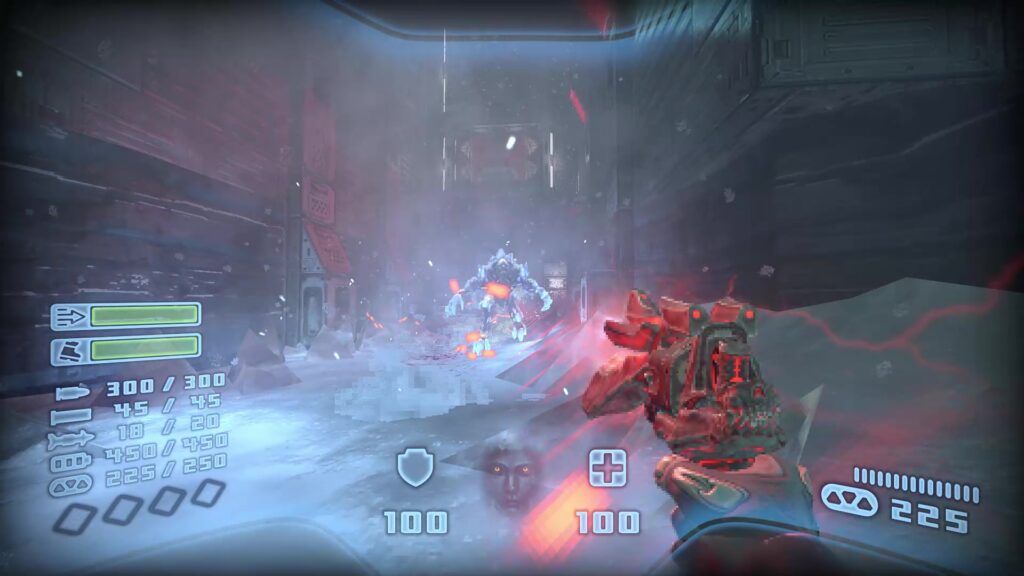Click the dash arrow ability icon
Image resolution: width=1024 pixels, height=576 pixels.
coord(71,317)
